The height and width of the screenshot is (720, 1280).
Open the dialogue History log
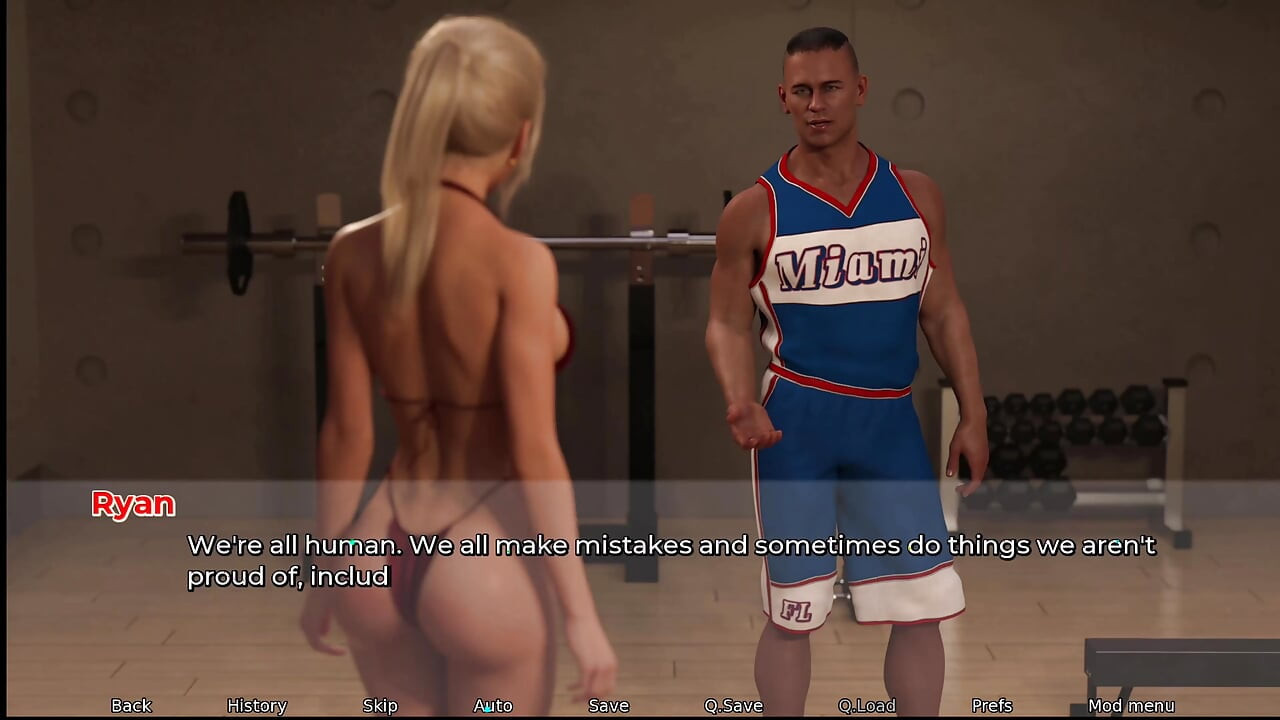coord(257,705)
